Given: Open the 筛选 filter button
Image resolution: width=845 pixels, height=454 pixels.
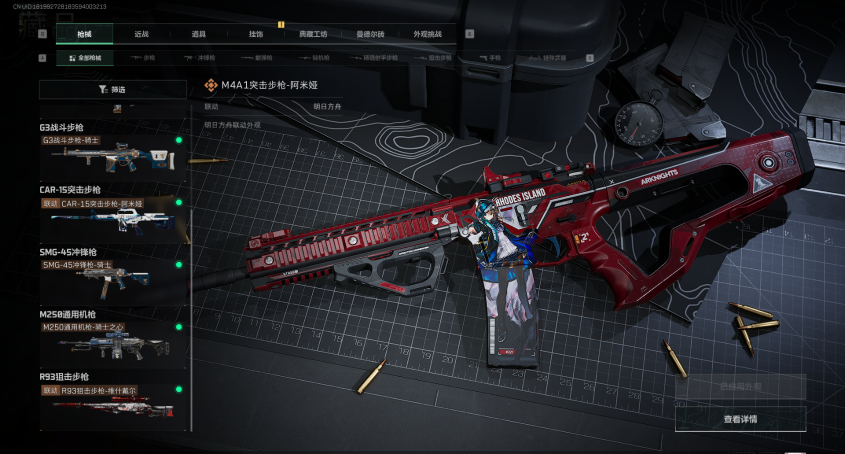Looking at the screenshot, I should [112, 89].
